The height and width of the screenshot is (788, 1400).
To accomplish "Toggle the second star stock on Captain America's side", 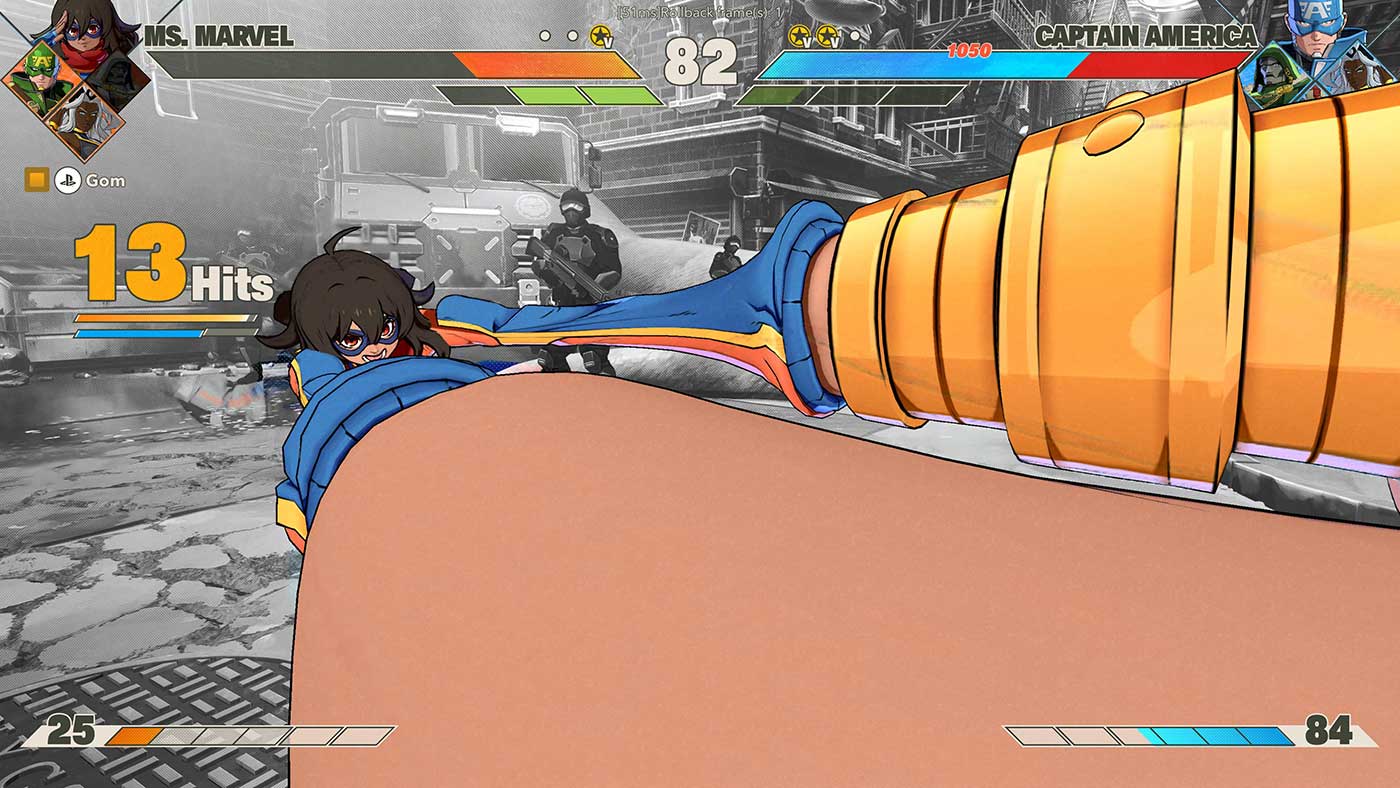I will [x=828, y=35].
